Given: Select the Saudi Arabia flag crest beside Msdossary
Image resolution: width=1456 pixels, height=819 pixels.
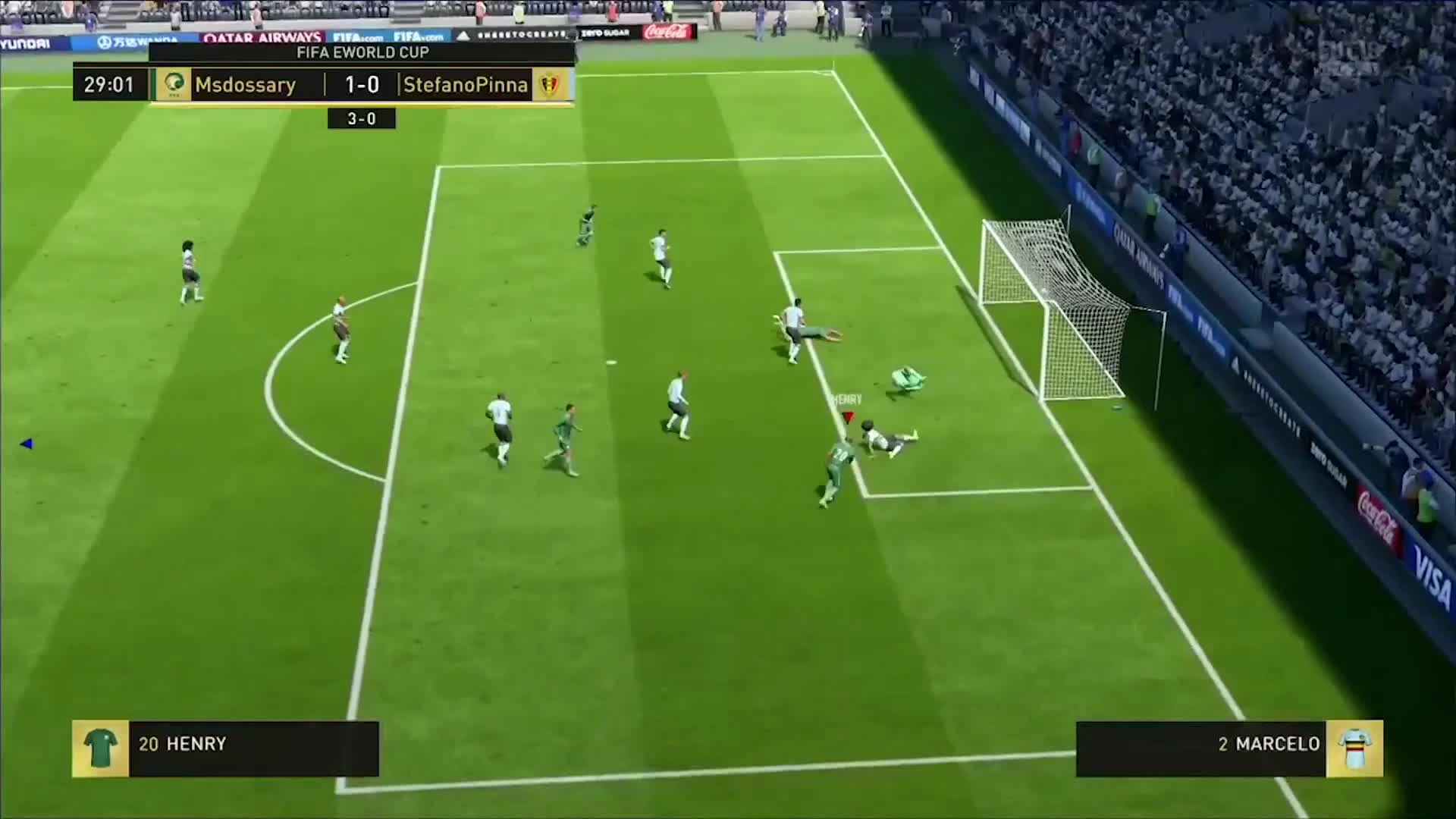Looking at the screenshot, I should coord(172,85).
